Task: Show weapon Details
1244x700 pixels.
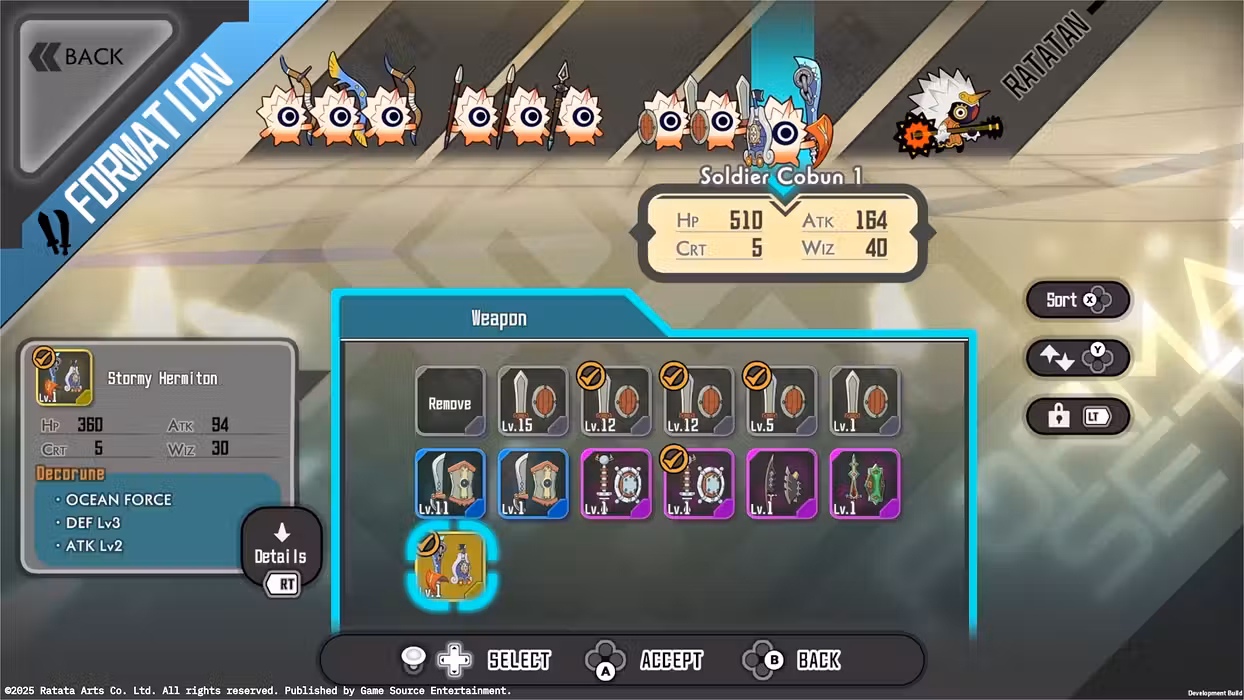Action: [x=281, y=548]
